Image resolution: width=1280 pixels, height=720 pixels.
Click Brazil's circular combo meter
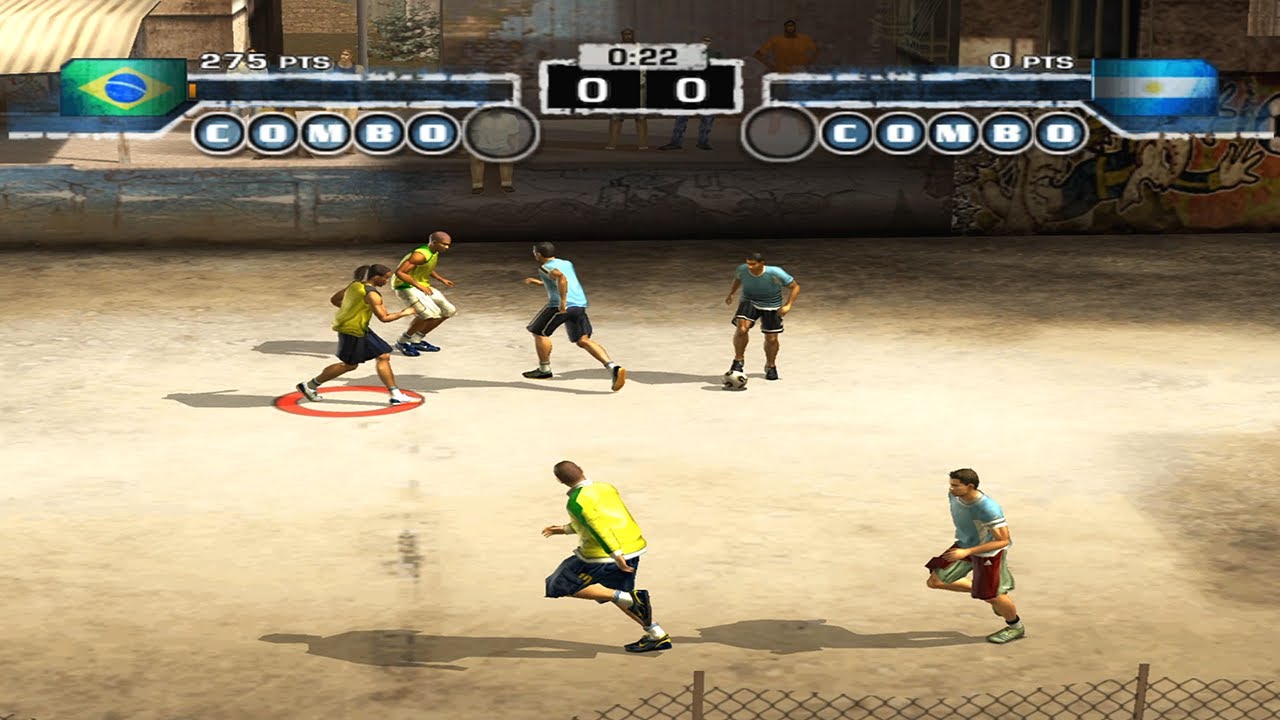tap(502, 132)
